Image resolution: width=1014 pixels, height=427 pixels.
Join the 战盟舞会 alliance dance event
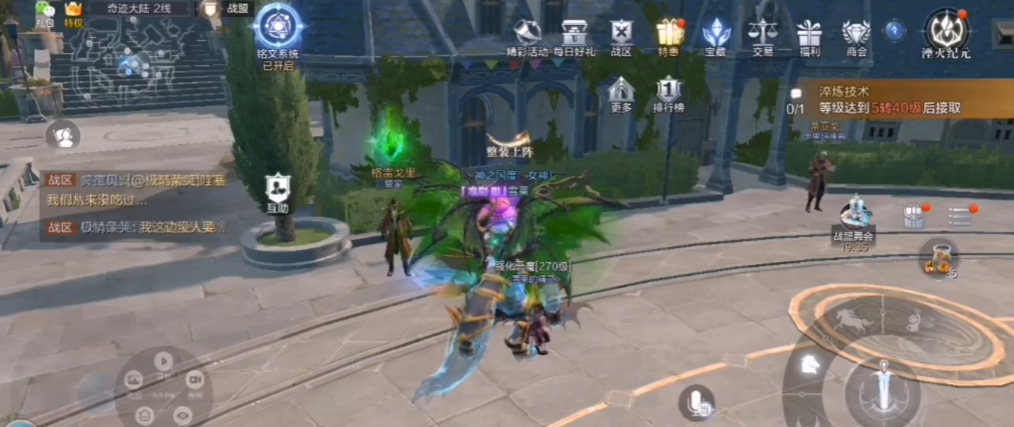coord(854,219)
